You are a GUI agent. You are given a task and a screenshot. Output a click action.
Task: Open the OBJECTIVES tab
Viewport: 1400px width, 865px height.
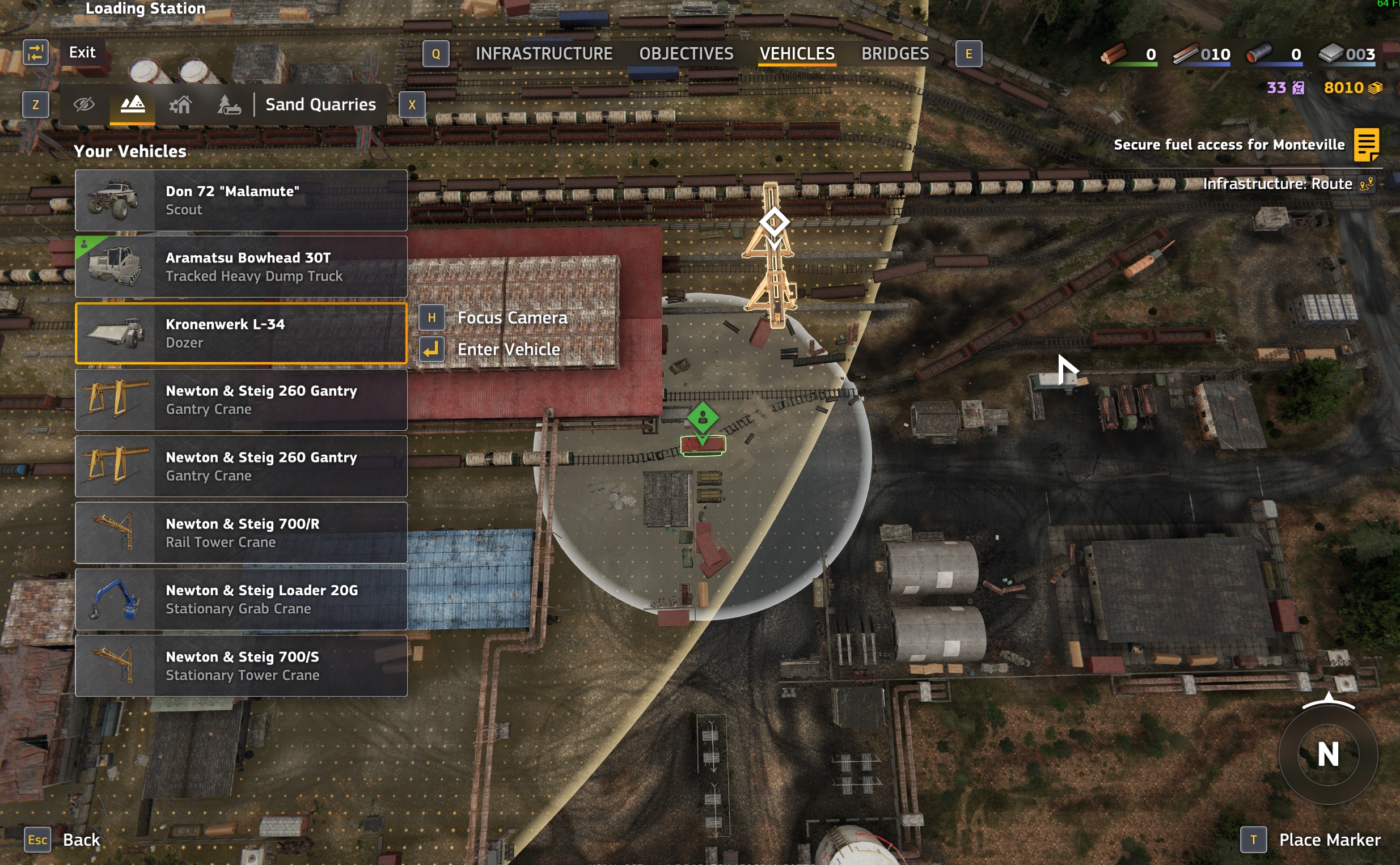pos(686,53)
